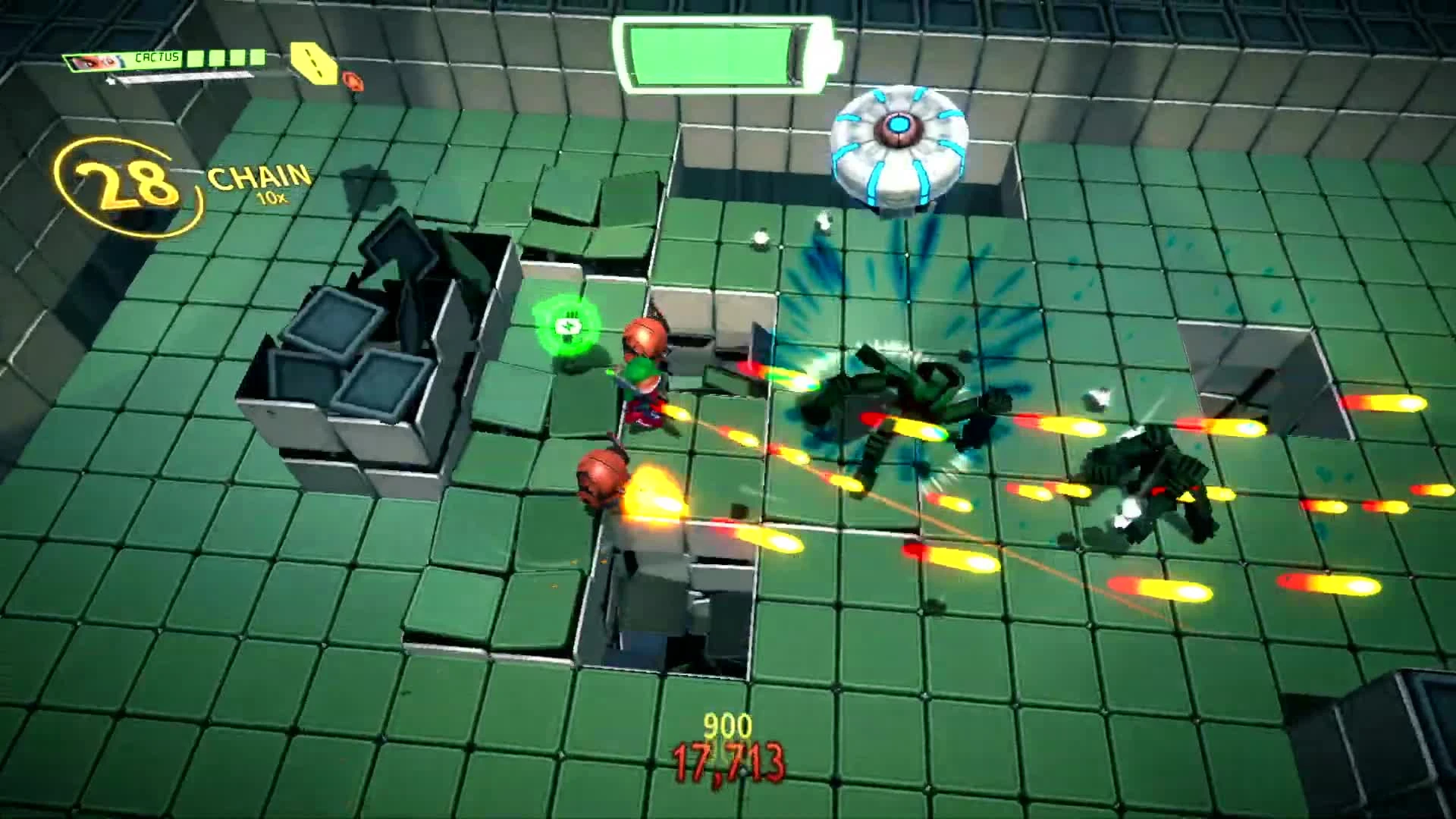Toggle the last green health segment
The width and height of the screenshot is (1456, 819).
click(x=258, y=58)
